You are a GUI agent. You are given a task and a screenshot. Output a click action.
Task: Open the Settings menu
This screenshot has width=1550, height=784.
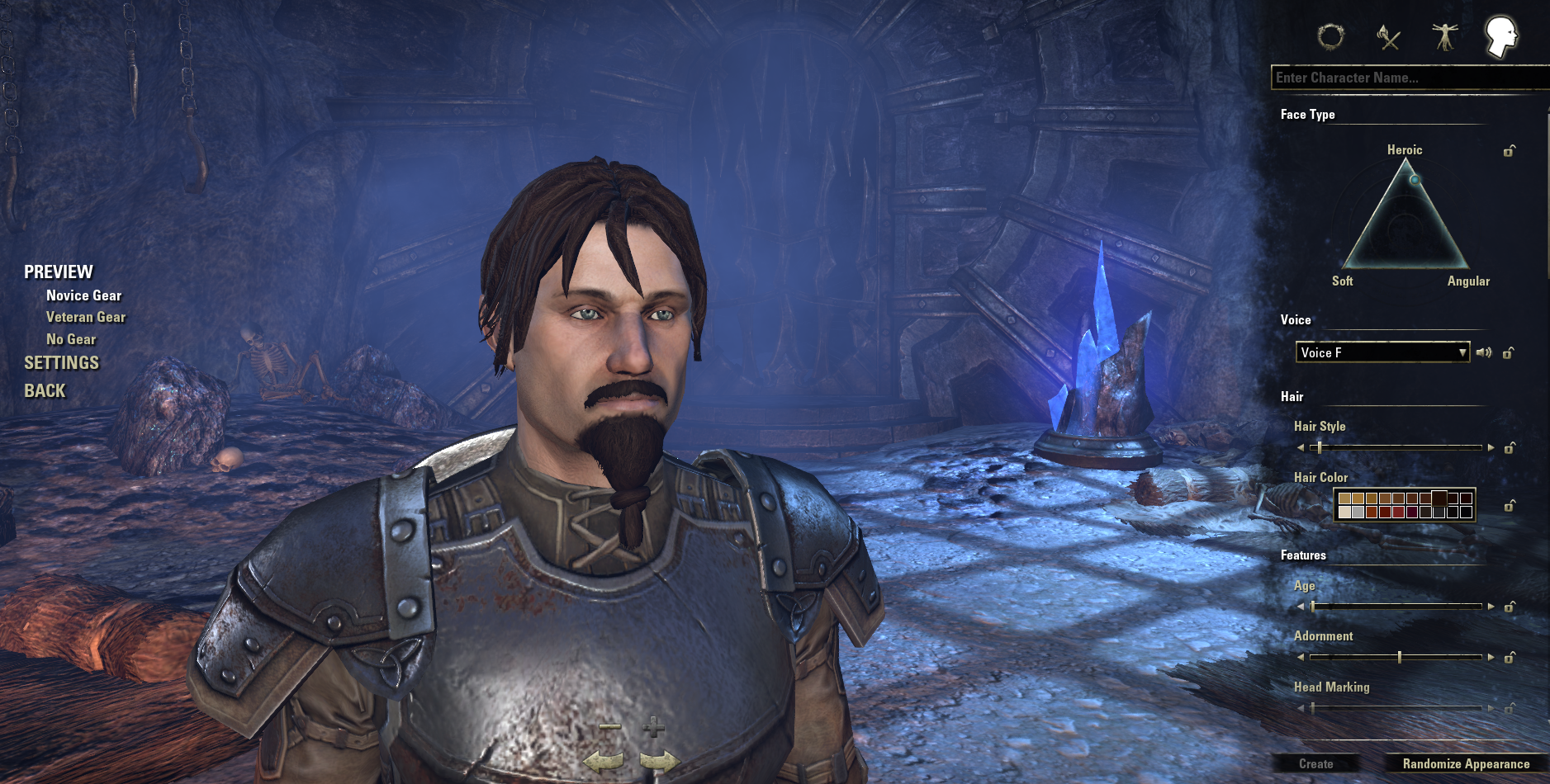pyautogui.click(x=61, y=363)
